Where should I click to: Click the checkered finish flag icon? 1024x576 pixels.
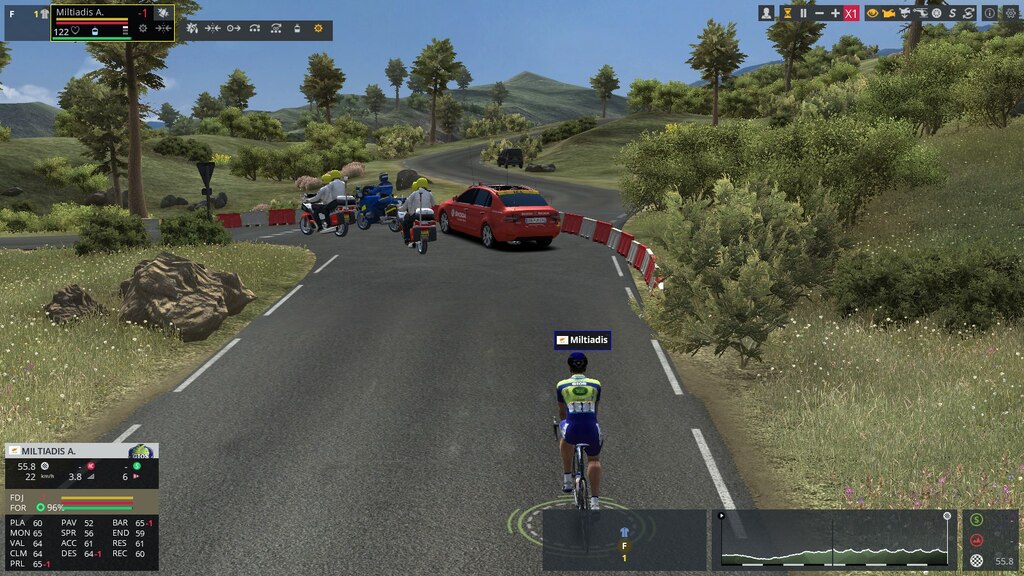tap(977, 561)
